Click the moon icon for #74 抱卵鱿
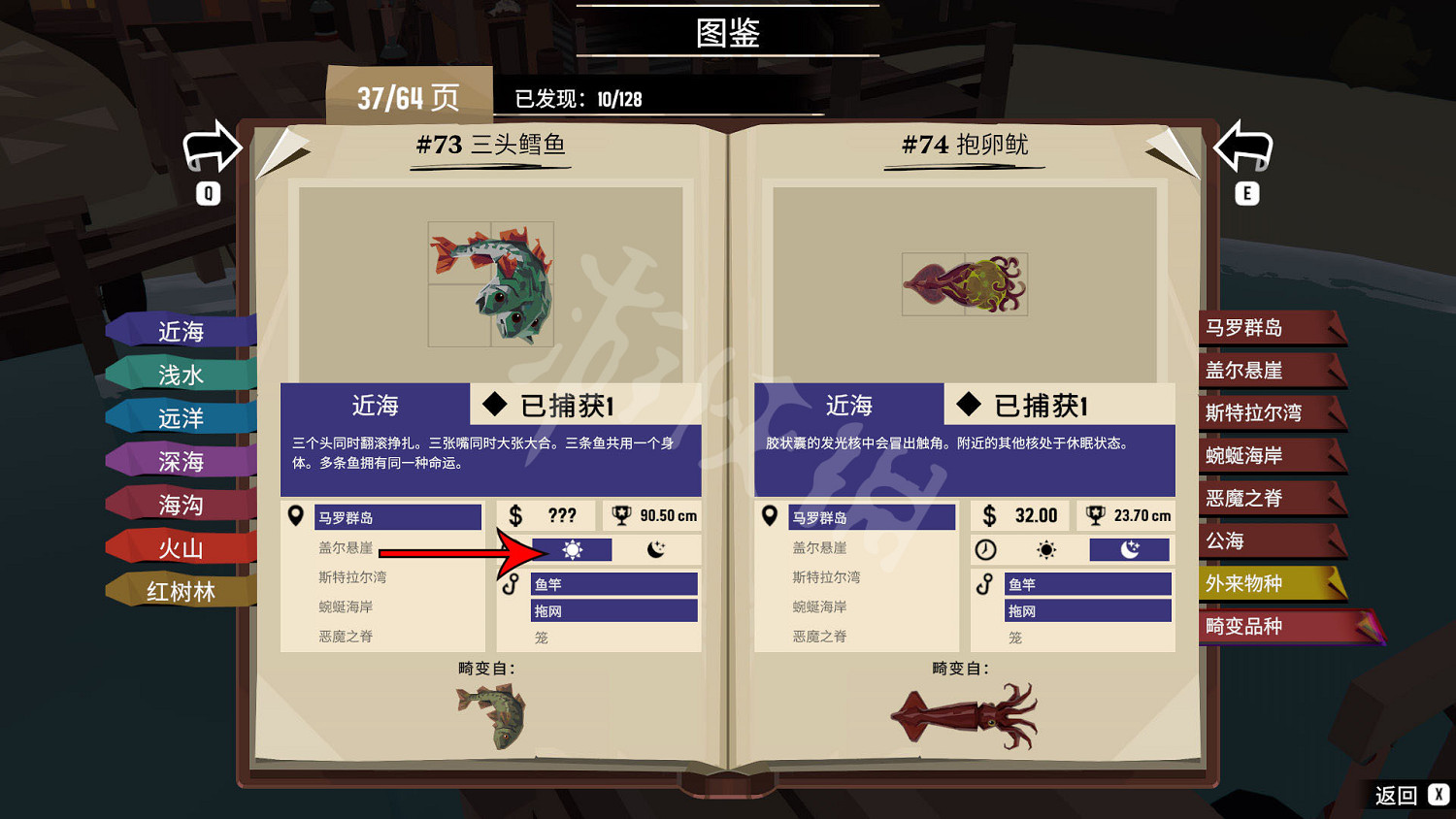 coord(1130,549)
